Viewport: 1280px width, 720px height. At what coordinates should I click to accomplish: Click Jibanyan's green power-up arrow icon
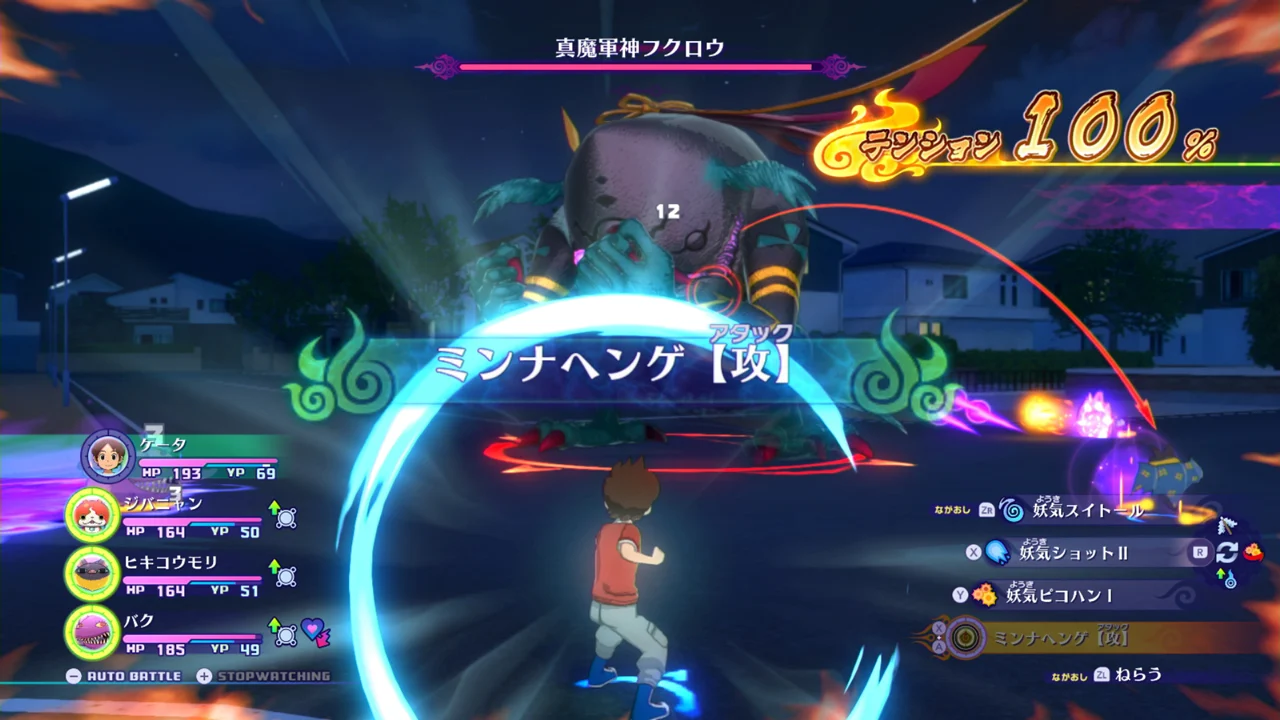click(274, 508)
